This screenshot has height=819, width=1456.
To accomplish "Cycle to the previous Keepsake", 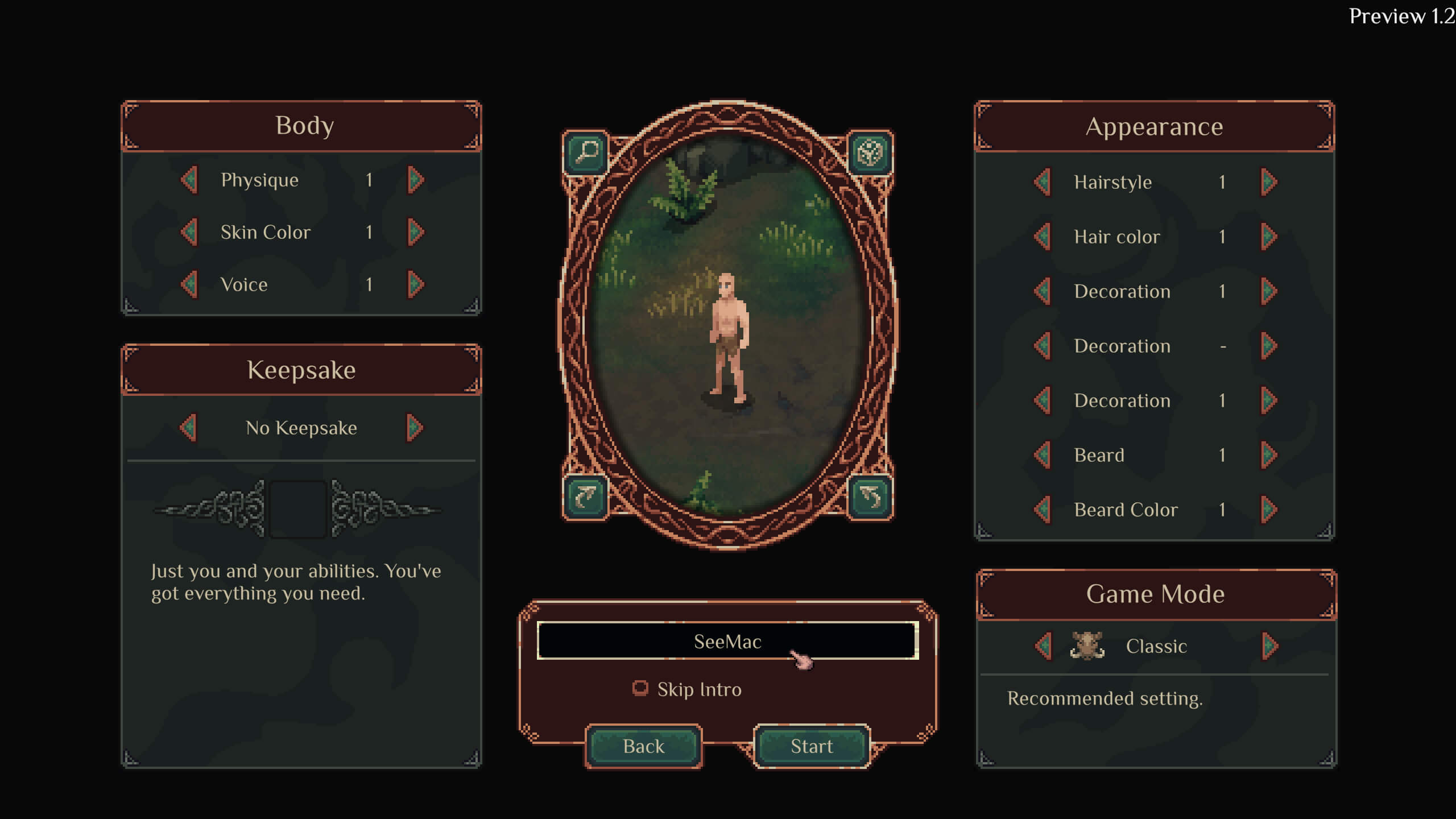I will [x=188, y=428].
